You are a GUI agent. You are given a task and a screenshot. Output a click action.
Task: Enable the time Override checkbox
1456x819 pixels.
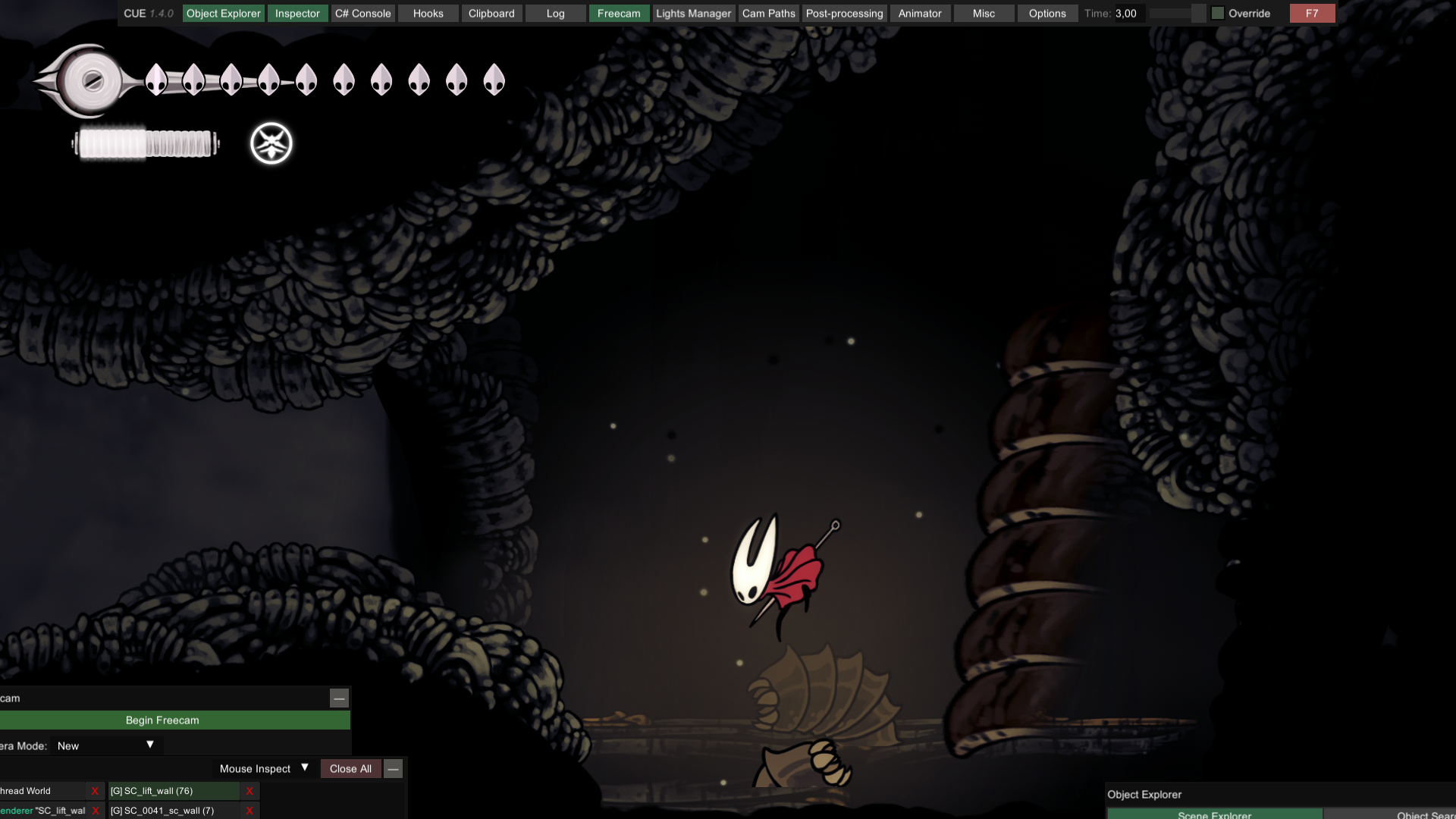pos(1218,14)
